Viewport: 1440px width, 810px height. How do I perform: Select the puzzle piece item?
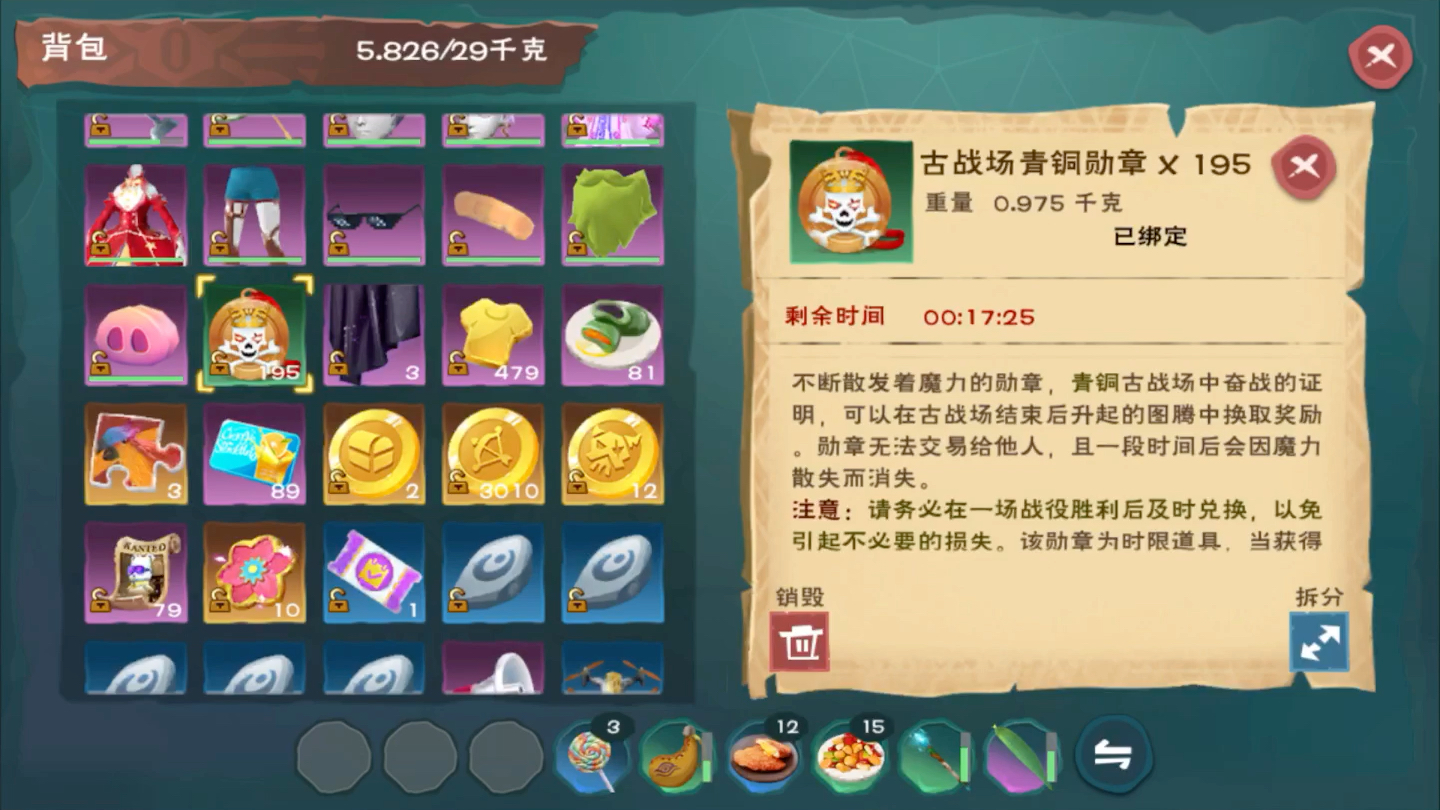click(136, 454)
